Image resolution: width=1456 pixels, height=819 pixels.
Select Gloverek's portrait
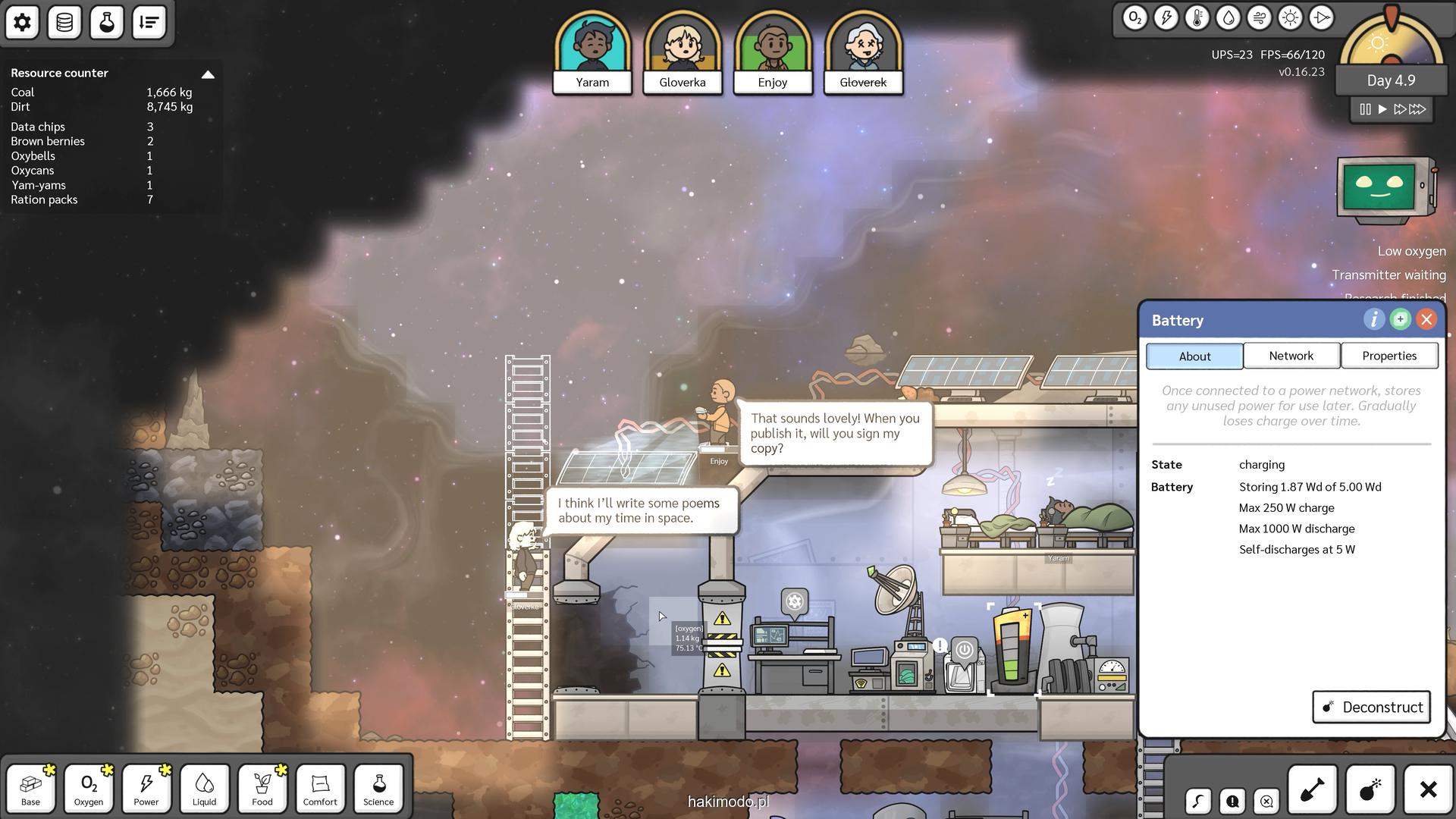point(863,52)
